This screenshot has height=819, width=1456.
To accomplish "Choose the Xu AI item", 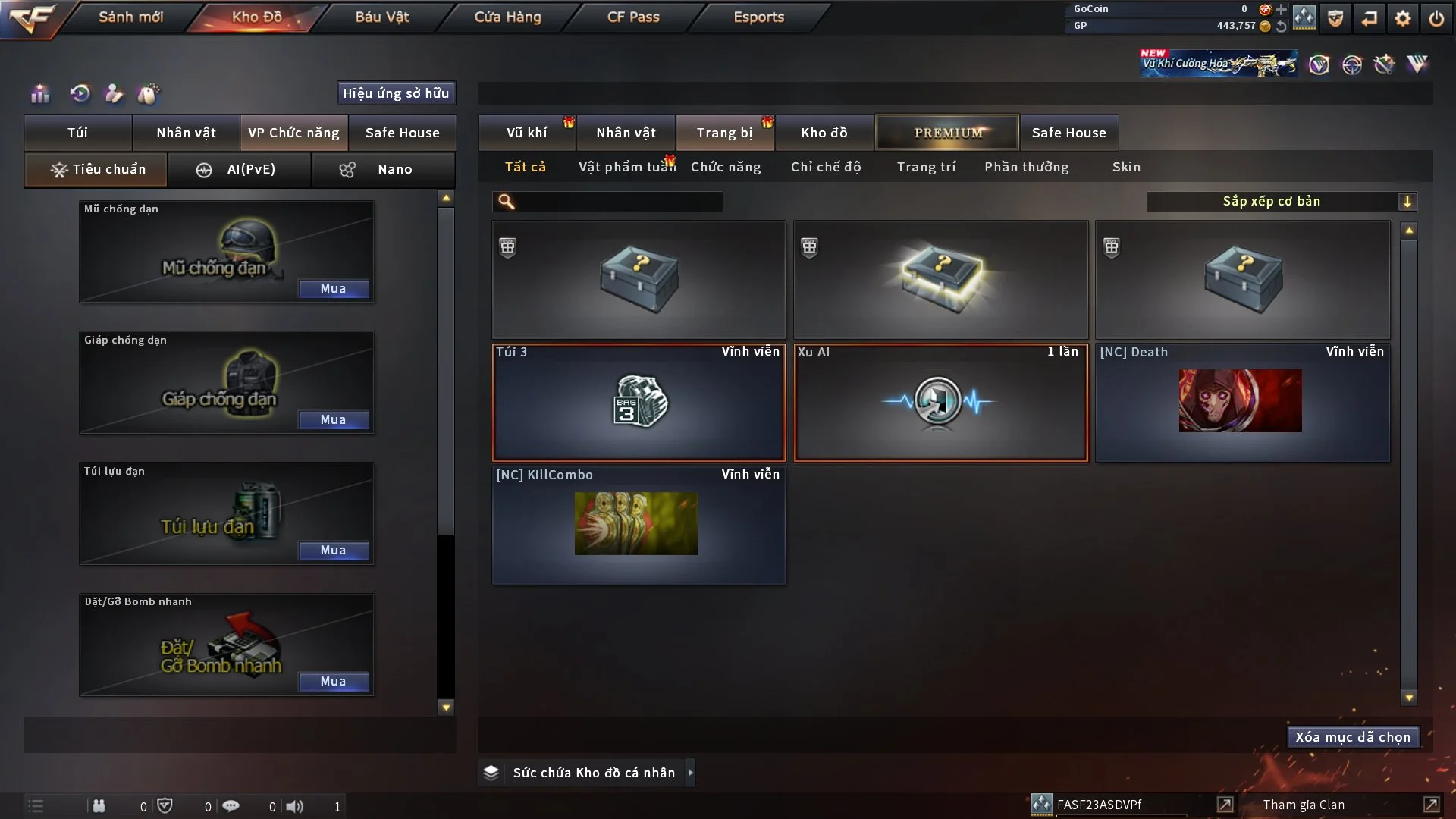I will (940, 403).
